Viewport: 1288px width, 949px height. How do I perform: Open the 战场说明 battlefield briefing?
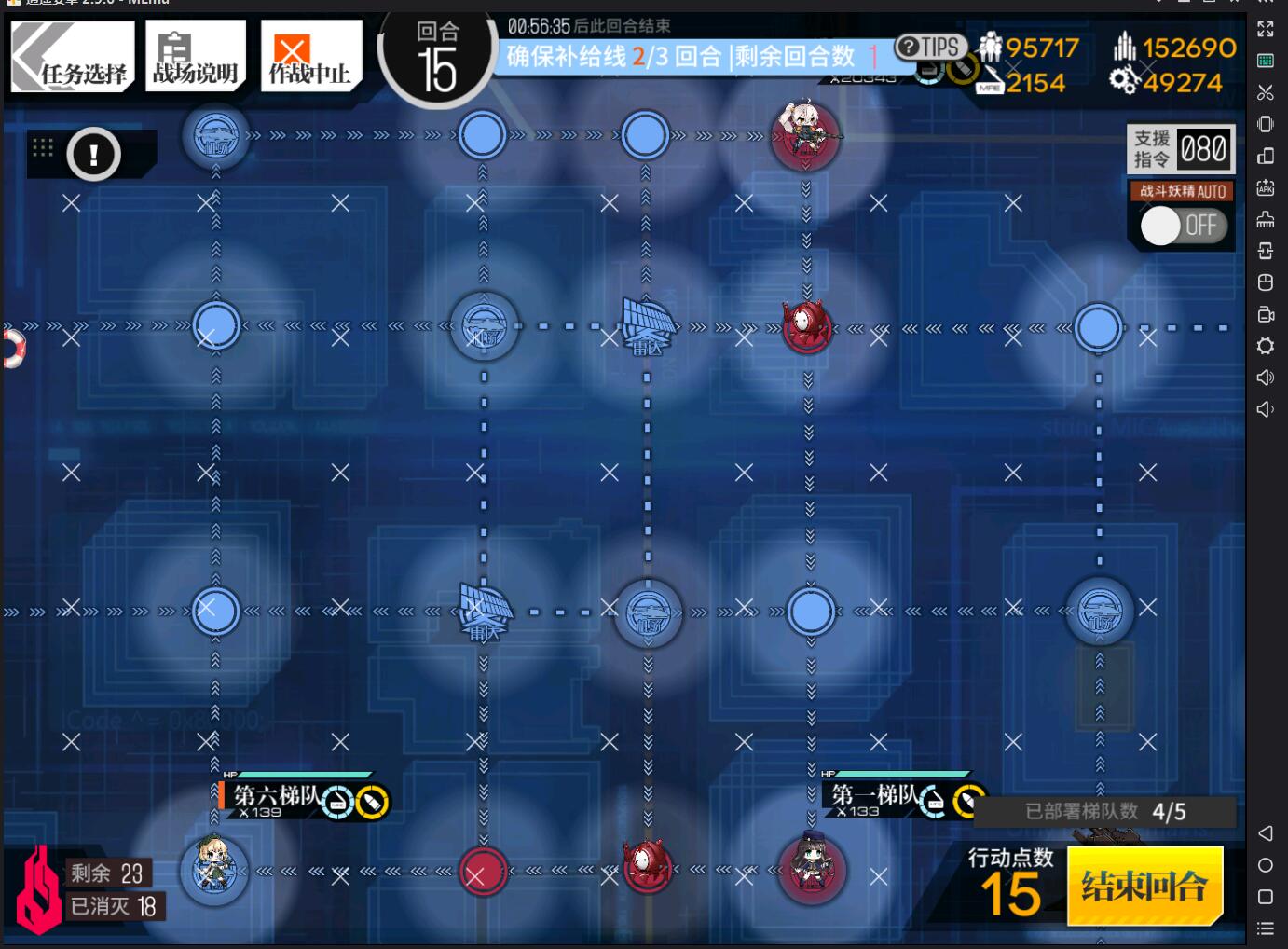pos(196,58)
